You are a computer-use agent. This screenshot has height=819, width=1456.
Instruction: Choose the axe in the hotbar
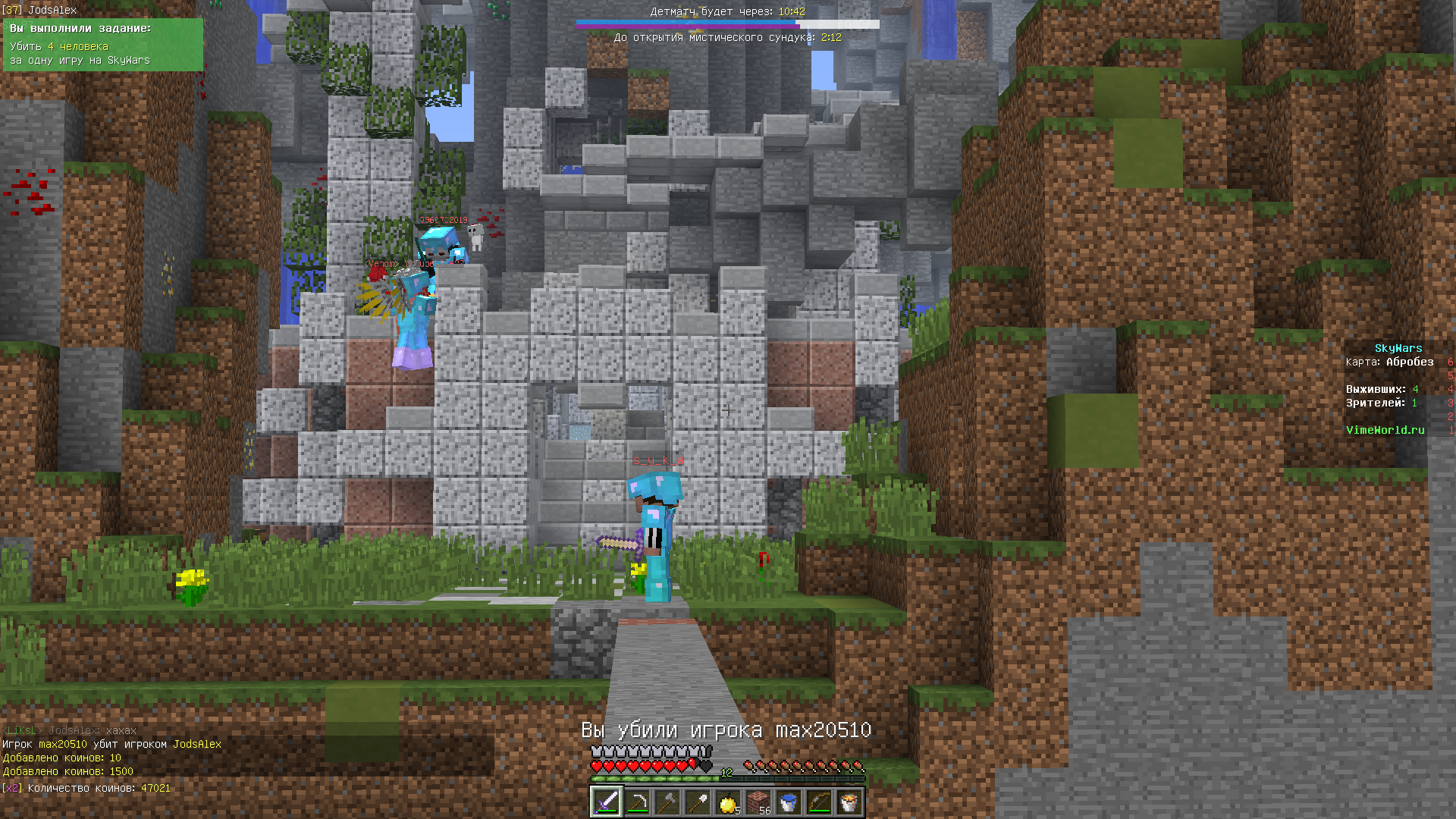[667, 802]
